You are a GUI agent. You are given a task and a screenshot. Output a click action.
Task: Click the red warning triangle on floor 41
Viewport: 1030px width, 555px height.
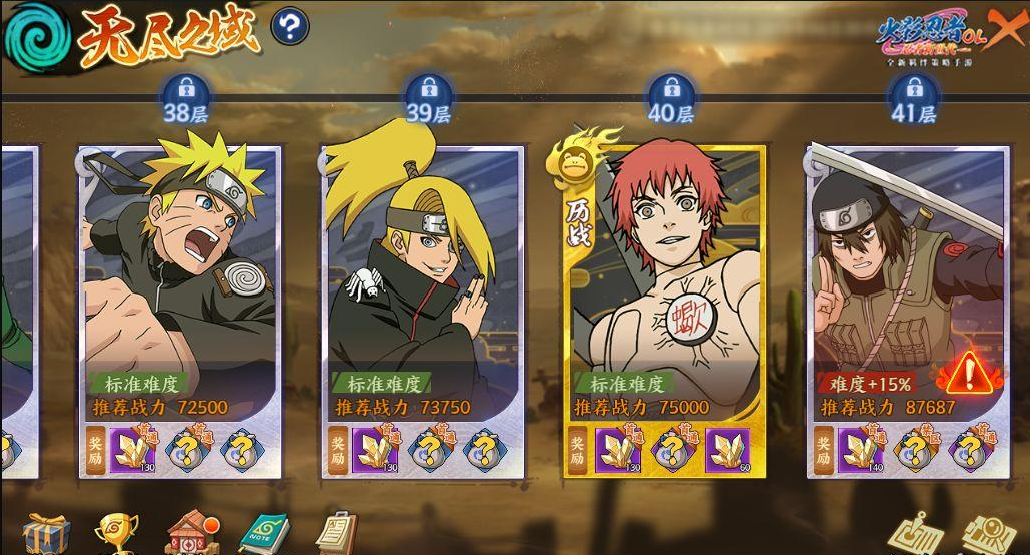coord(967,373)
